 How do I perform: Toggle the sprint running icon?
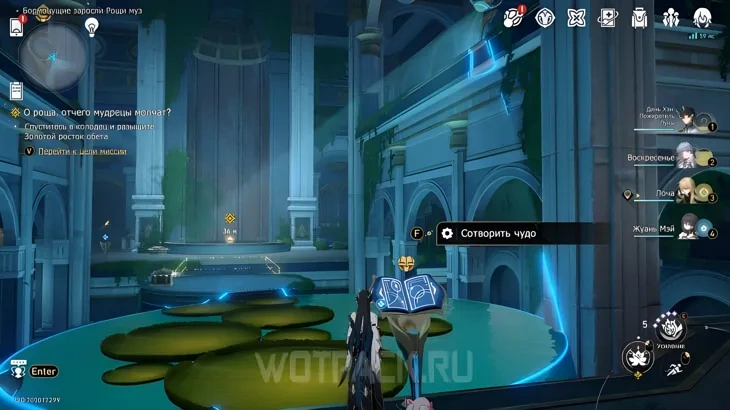678,370
